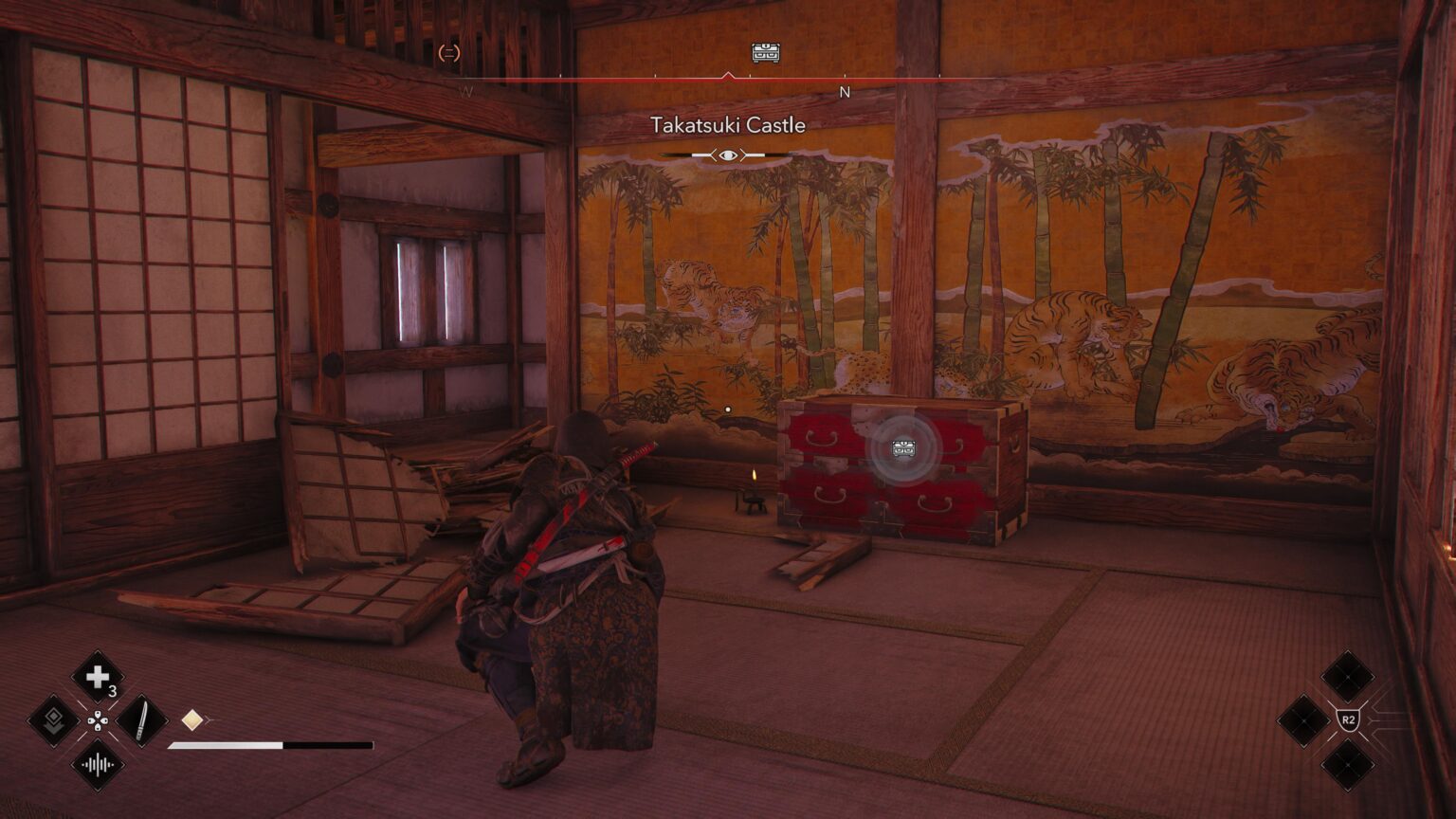1456x819 pixels.
Task: Select the N direction on the compass
Action: [844, 92]
